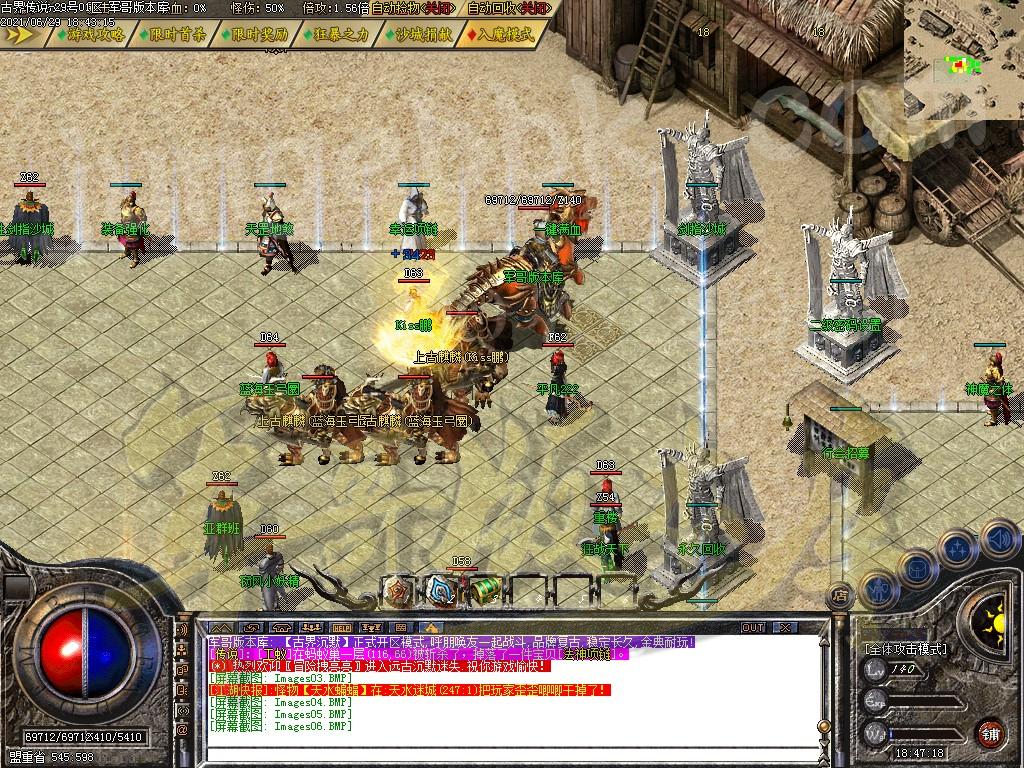Open the 游戏攻略 game guide menu
Screen dimensions: 1024x768
pyautogui.click(x=92, y=34)
